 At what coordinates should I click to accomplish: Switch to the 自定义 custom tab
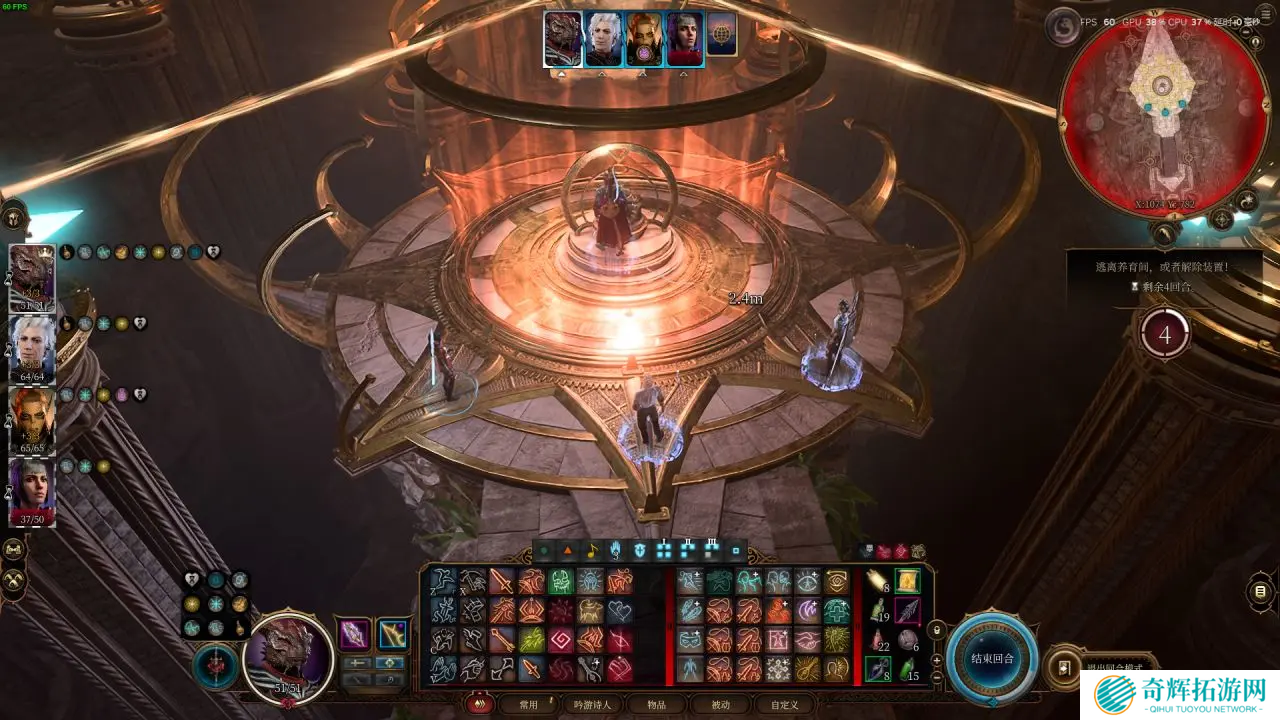(784, 704)
